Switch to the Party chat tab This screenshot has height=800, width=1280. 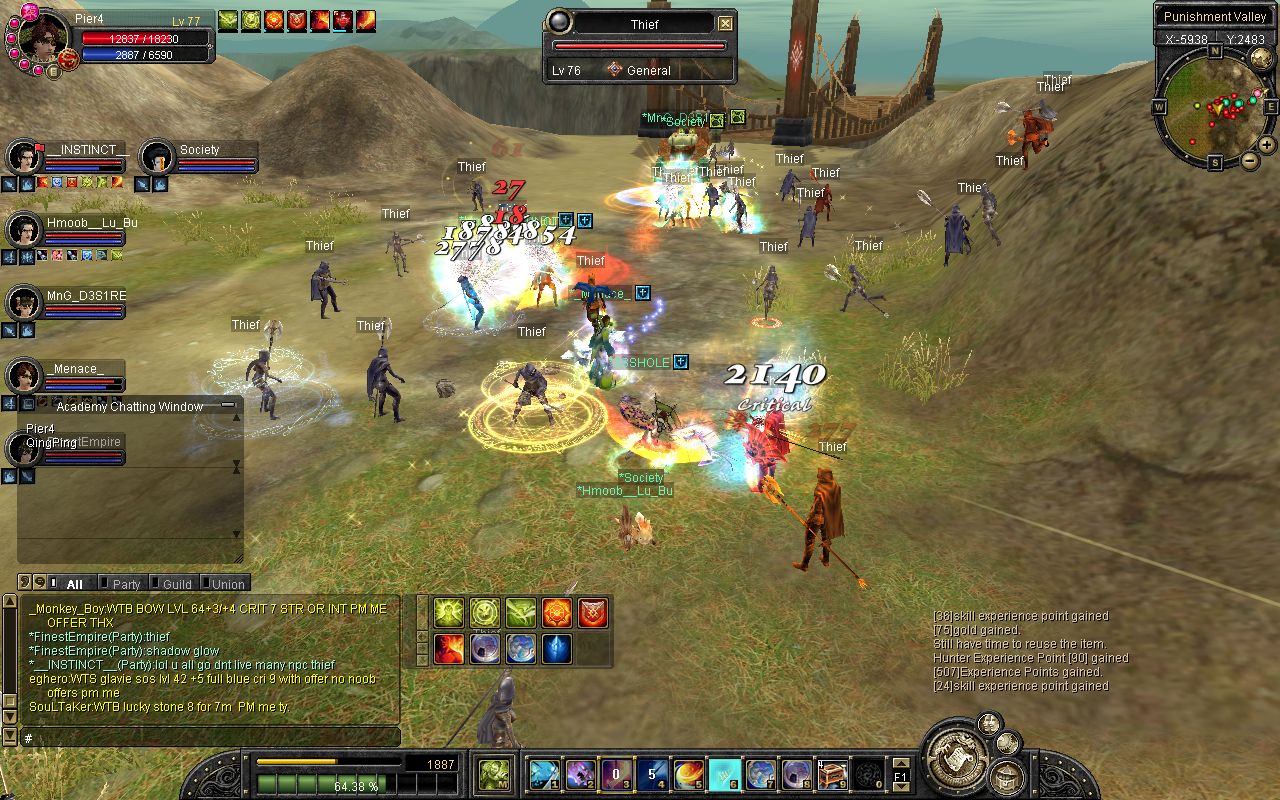click(126, 584)
